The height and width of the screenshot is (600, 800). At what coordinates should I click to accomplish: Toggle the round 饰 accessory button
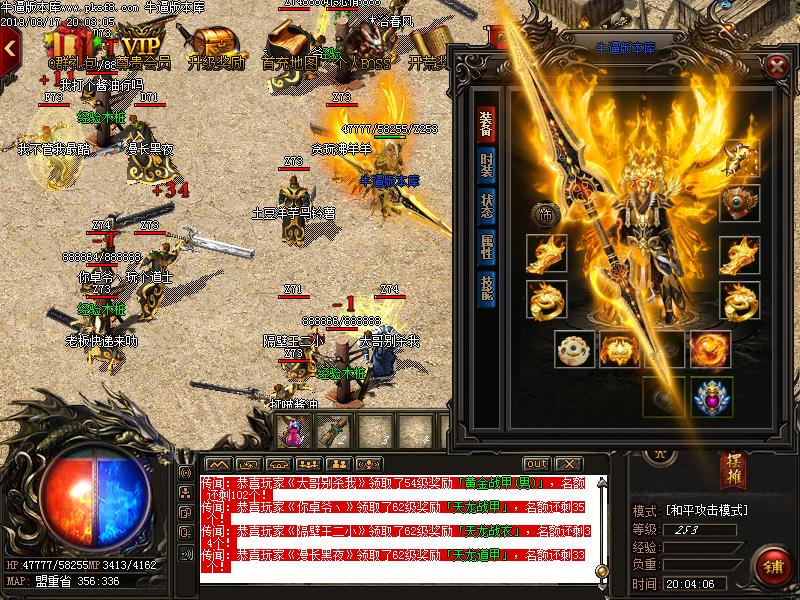coord(545,212)
